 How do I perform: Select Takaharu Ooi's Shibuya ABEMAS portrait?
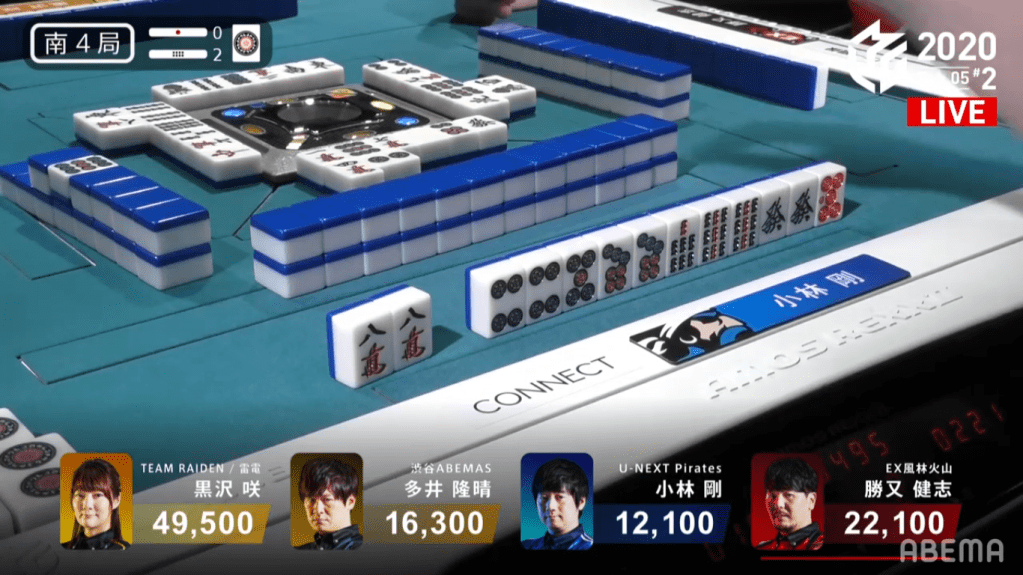click(x=326, y=501)
